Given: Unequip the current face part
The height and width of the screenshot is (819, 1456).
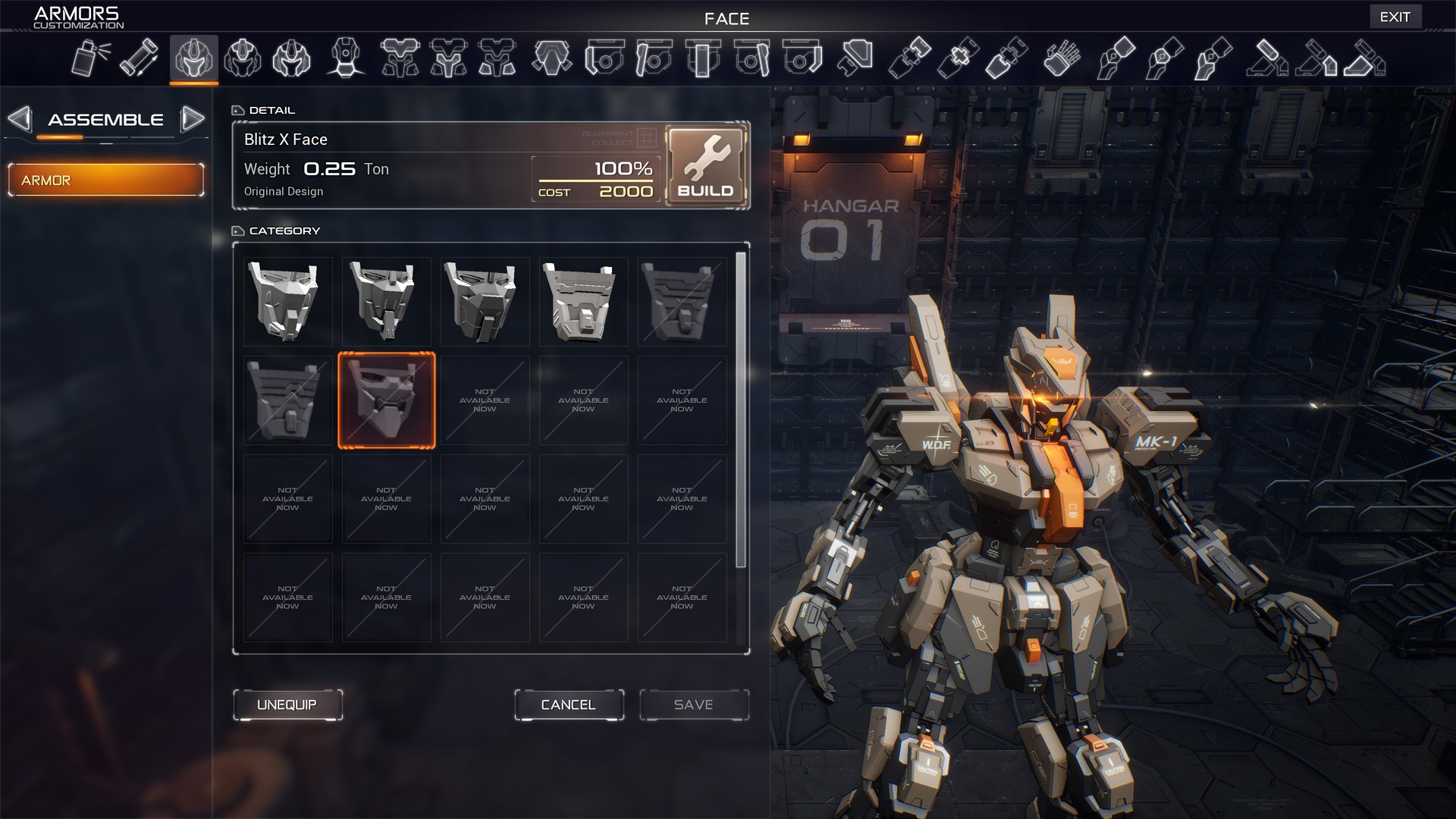Looking at the screenshot, I should (287, 704).
